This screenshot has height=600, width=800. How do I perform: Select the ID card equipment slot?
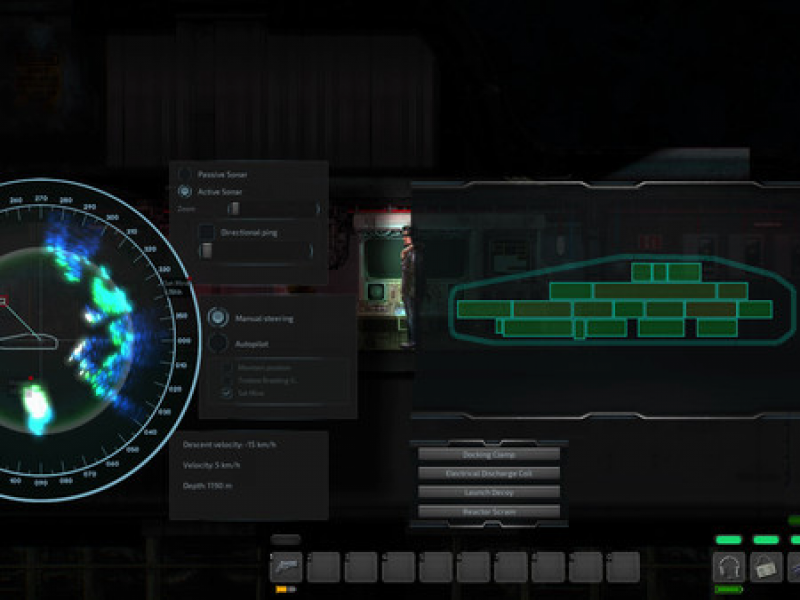click(x=766, y=567)
